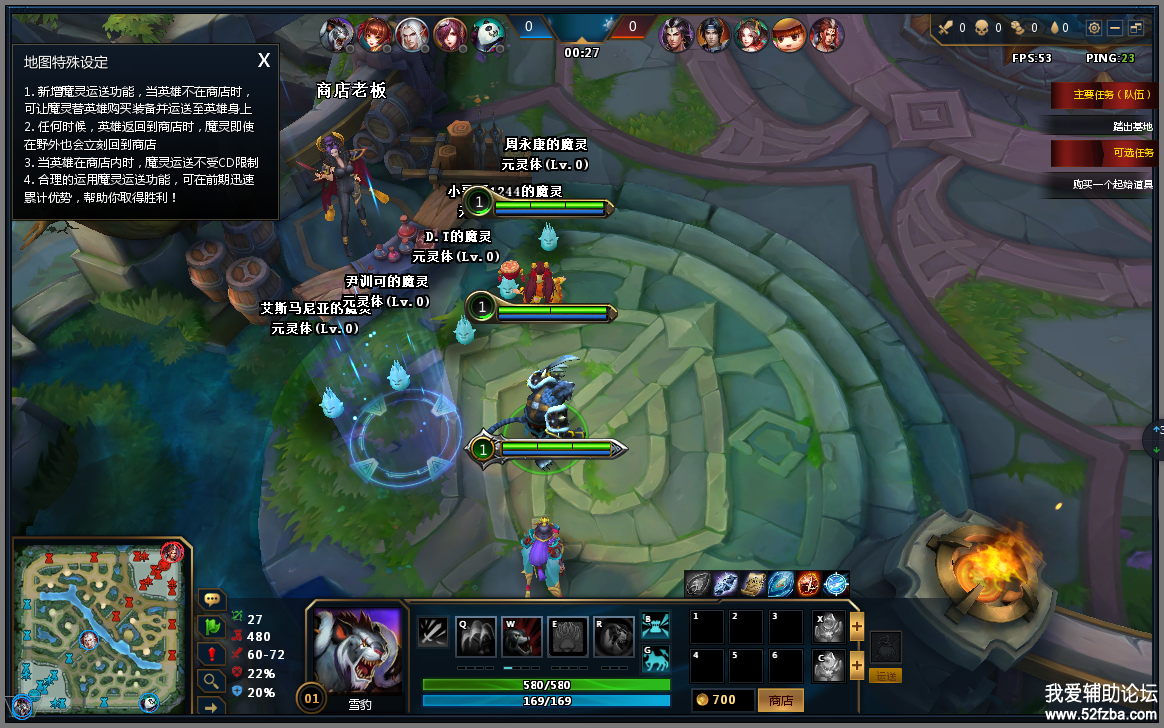
Task: Click the minimap
Action: tap(98, 627)
